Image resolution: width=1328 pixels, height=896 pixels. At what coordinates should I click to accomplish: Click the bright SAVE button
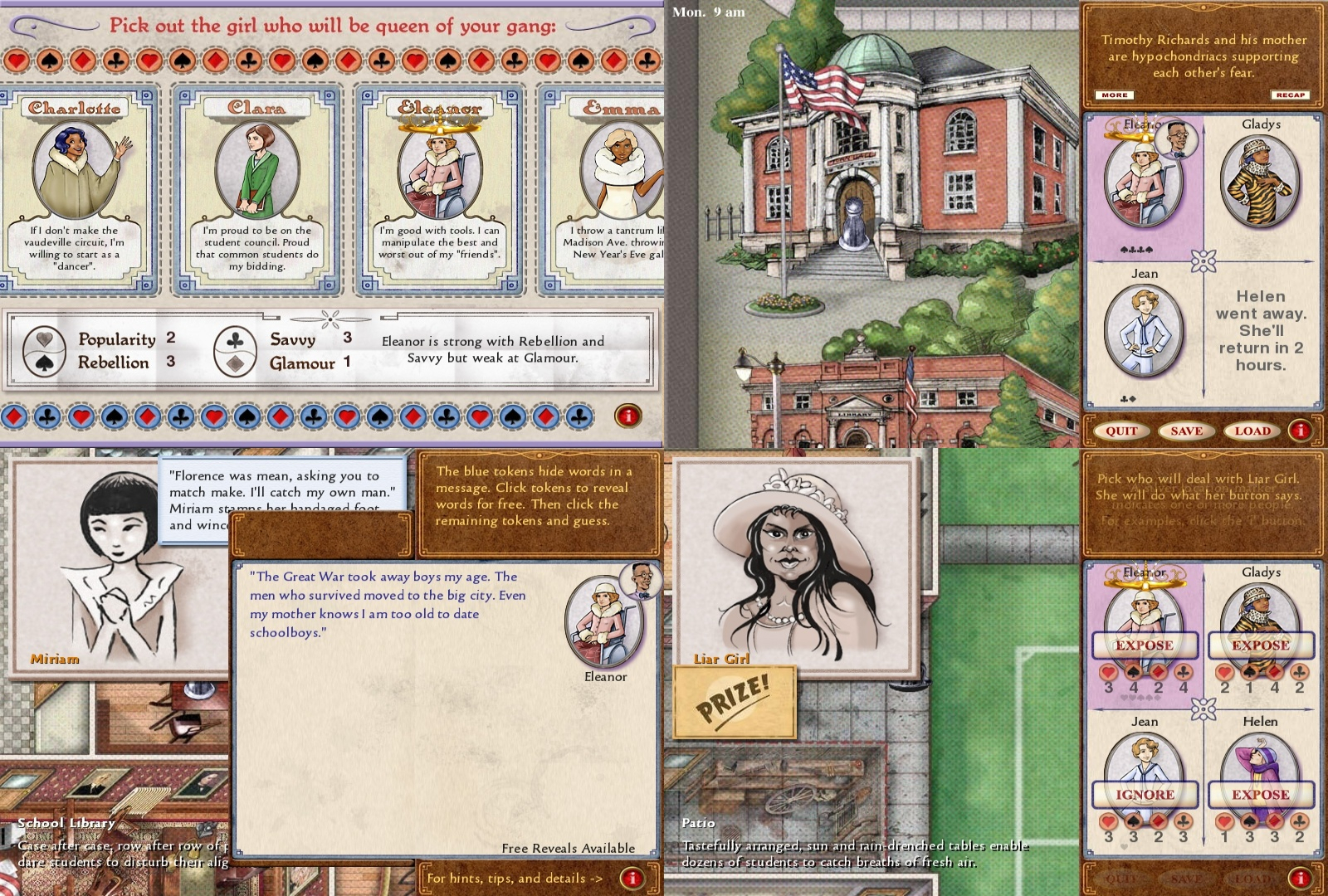click(x=1186, y=431)
